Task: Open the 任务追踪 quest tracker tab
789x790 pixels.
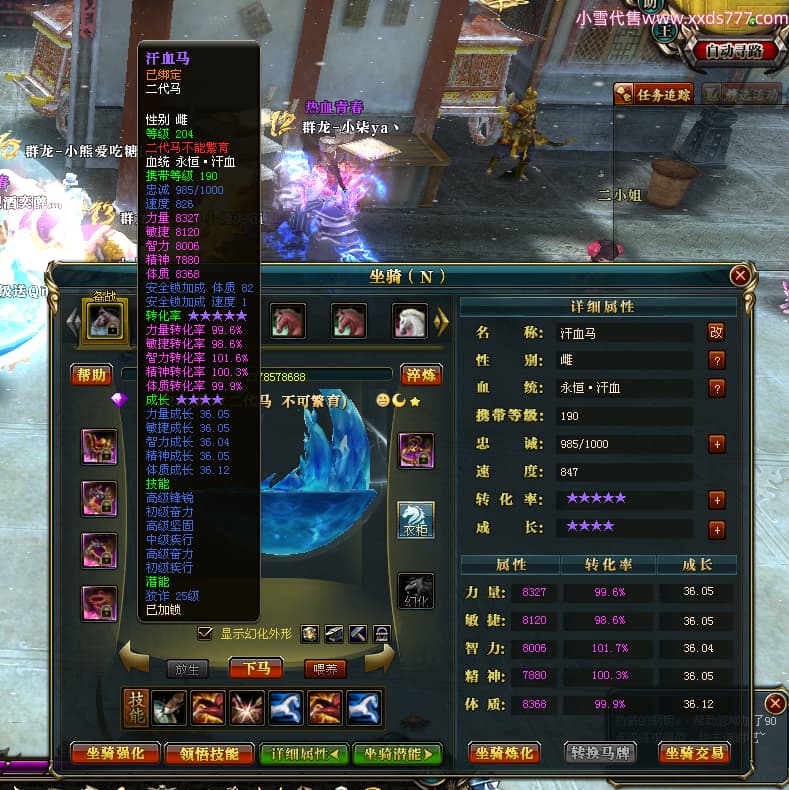Action: click(653, 95)
